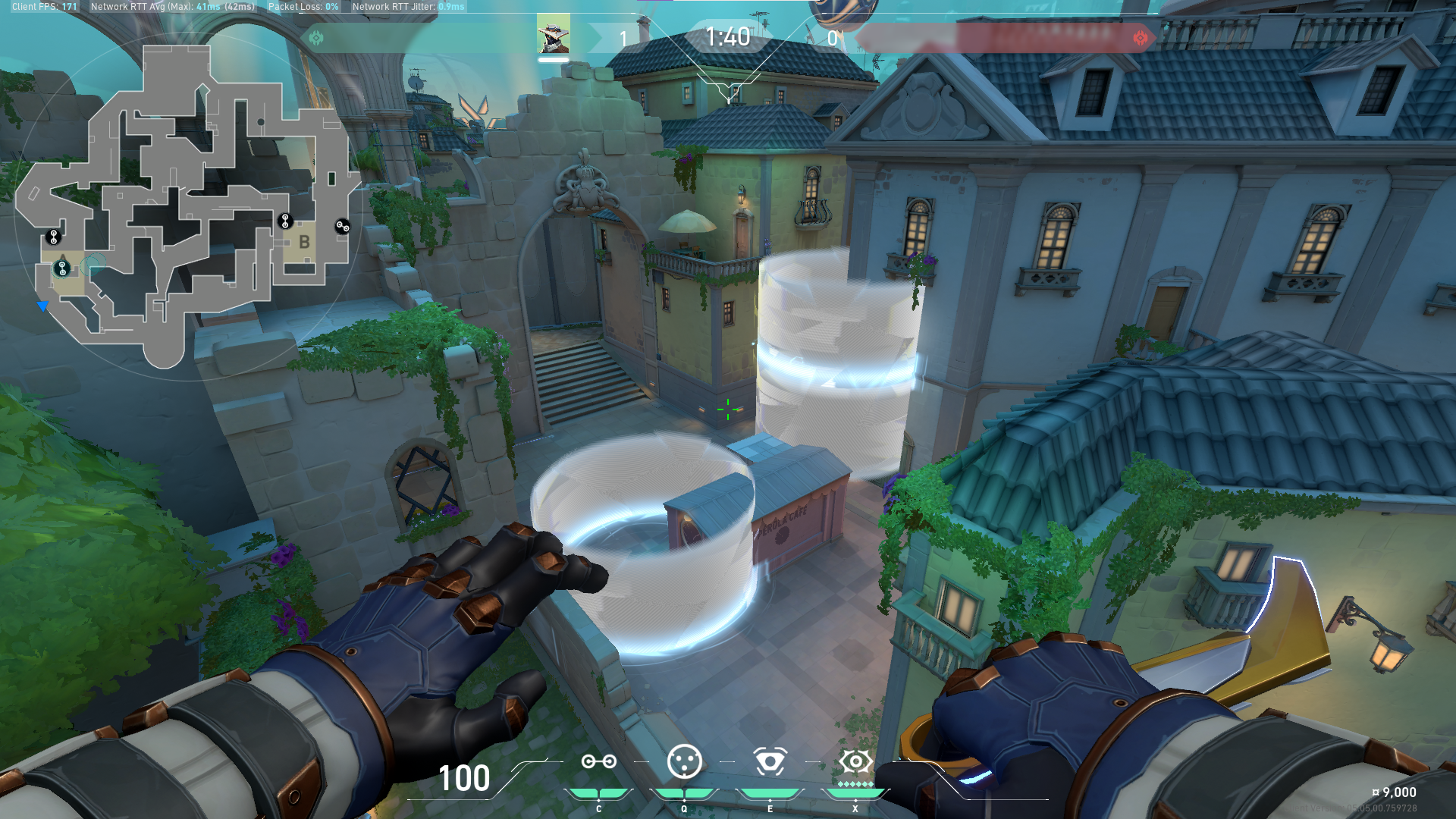1456x819 pixels.
Task: Select the Trapwire ability icon above C
Action: coord(599,761)
